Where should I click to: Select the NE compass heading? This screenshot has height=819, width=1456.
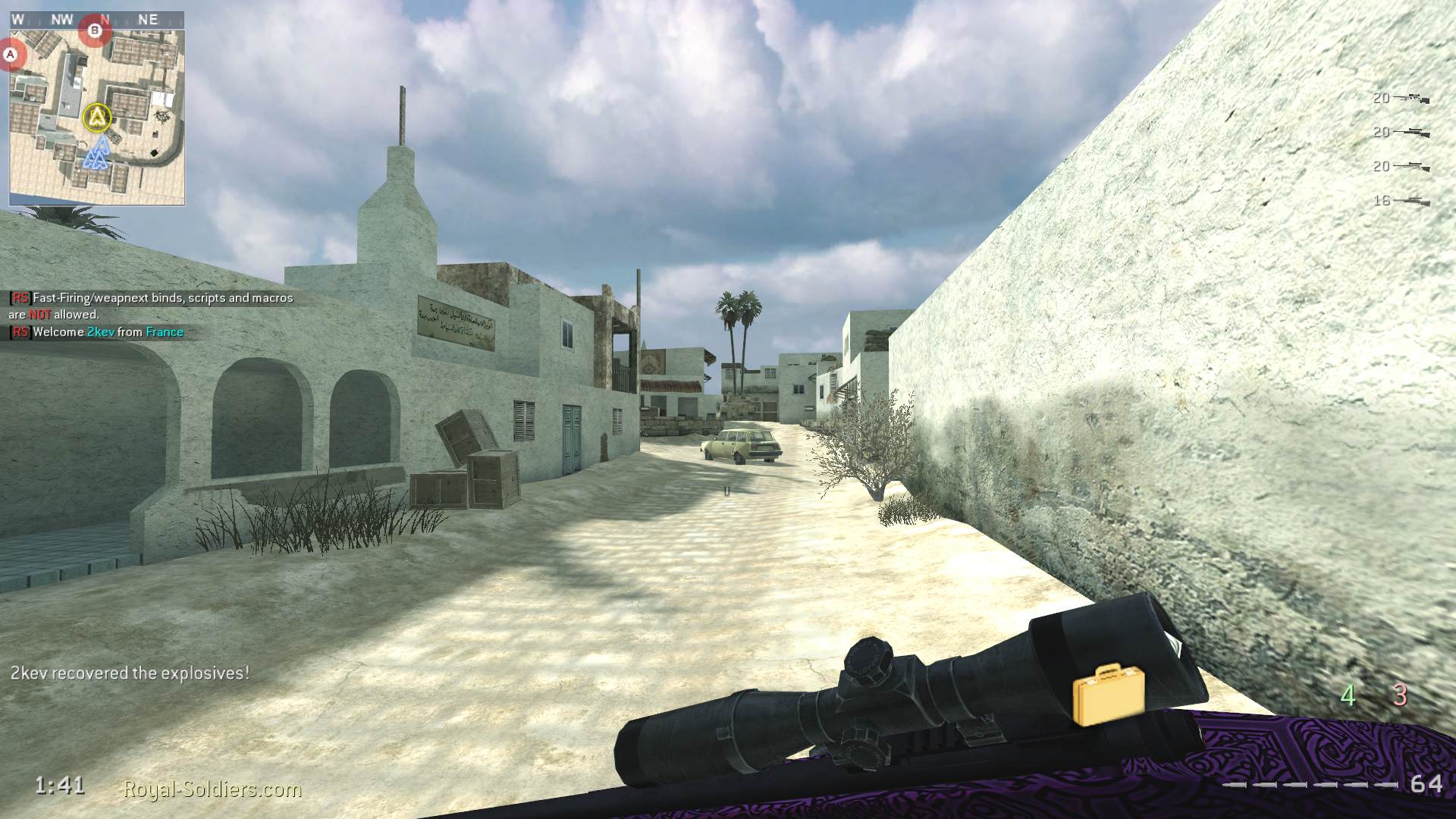[x=149, y=20]
